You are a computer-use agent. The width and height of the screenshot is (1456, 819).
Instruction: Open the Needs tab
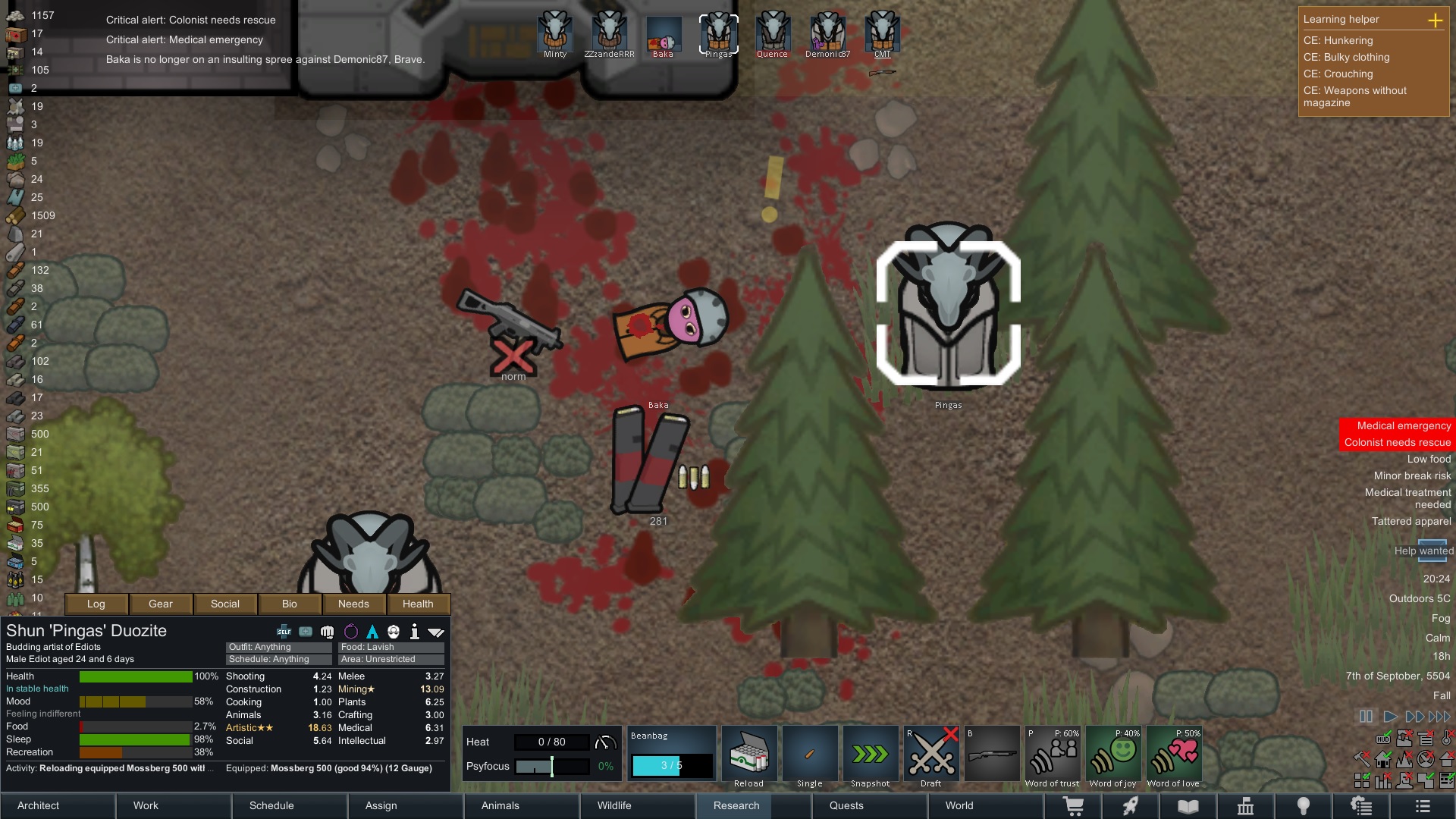353,604
